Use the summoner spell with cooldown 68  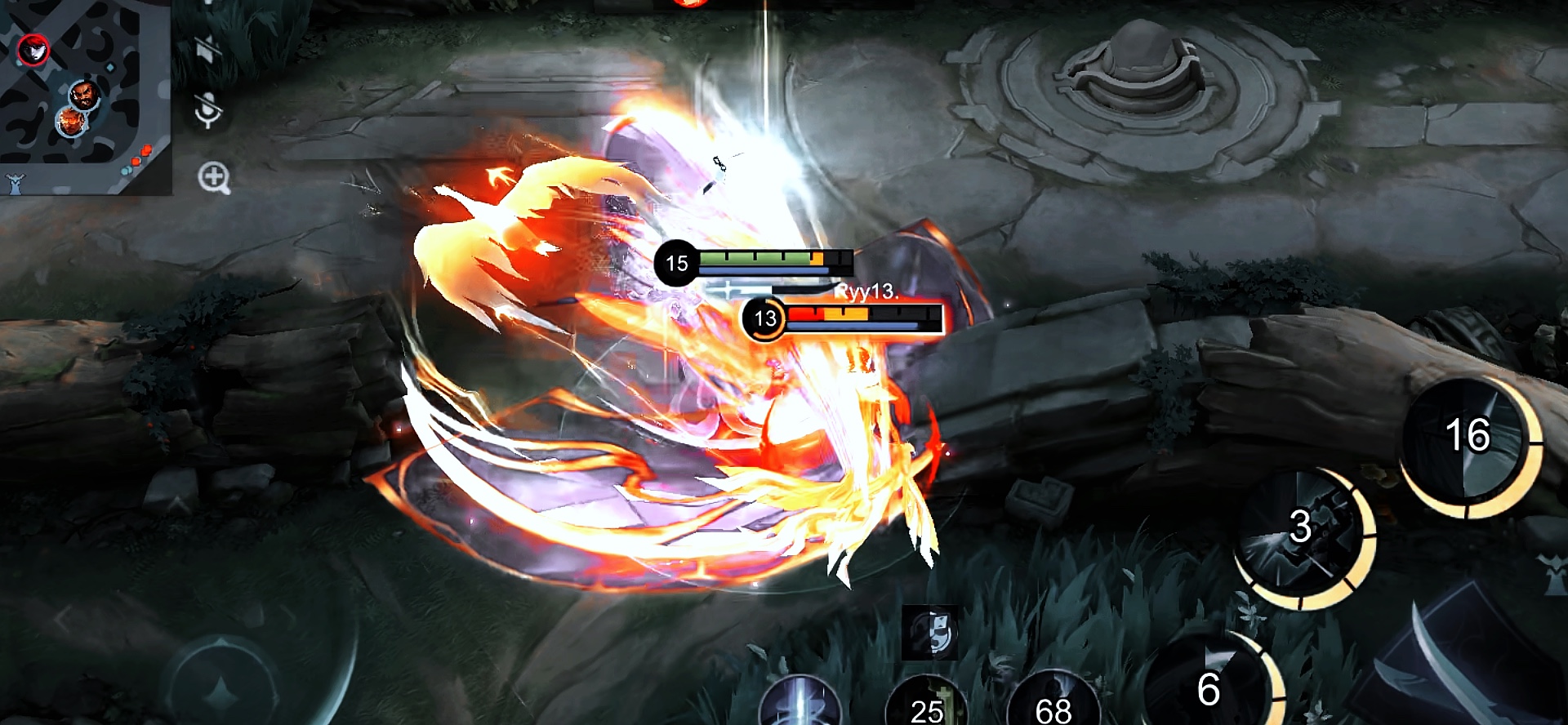pos(1053,704)
